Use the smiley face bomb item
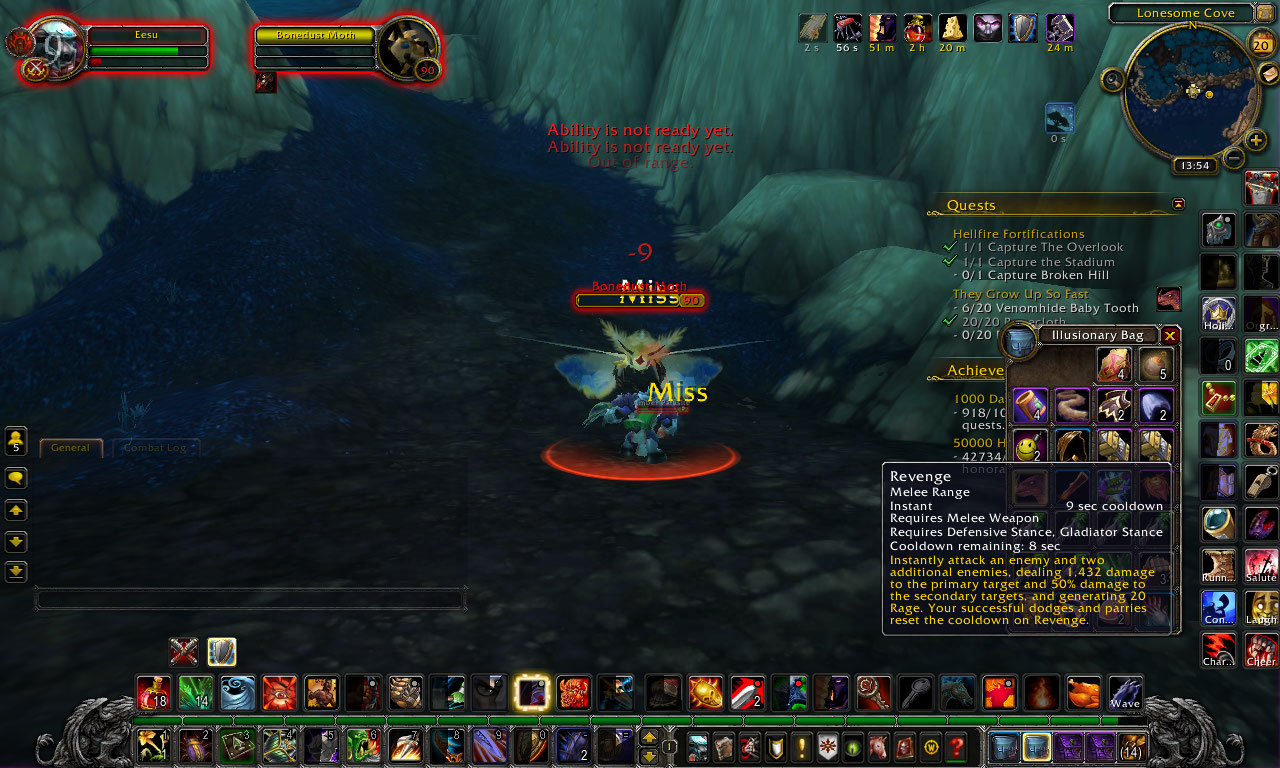 (1030, 445)
